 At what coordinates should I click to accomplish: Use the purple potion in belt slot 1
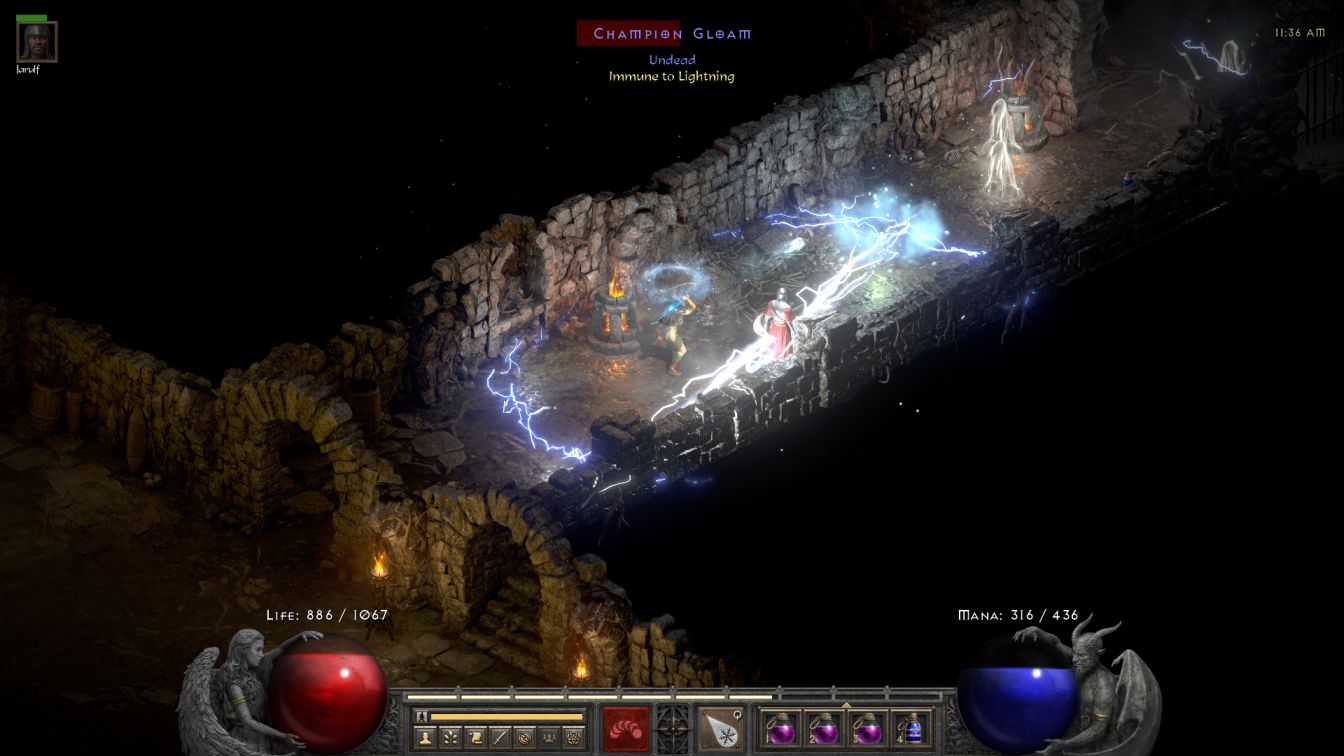point(781,728)
